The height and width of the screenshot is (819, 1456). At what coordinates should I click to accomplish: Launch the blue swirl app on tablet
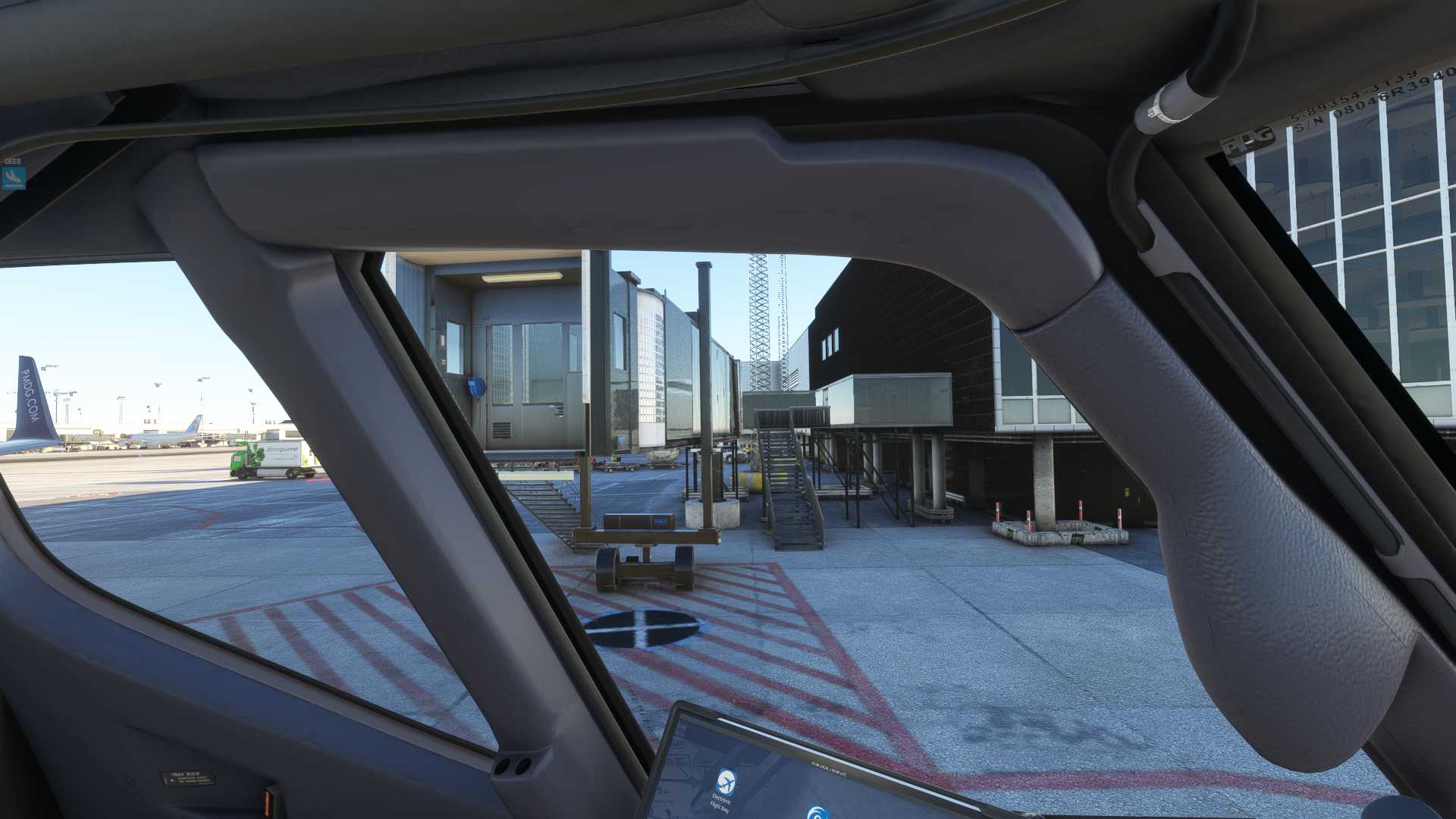click(x=817, y=811)
